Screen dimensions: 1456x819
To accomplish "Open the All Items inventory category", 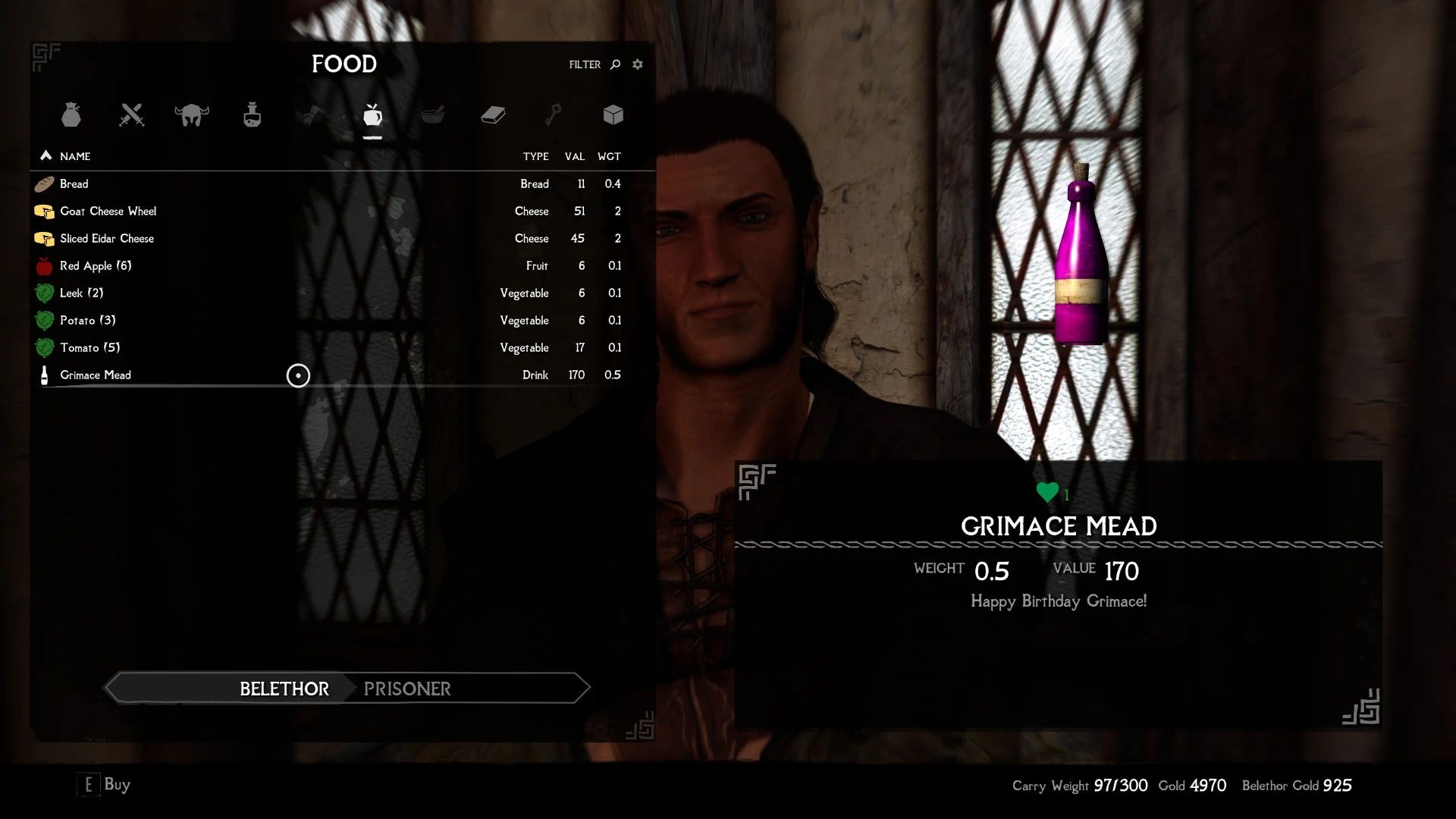I will pyautogui.click(x=72, y=115).
